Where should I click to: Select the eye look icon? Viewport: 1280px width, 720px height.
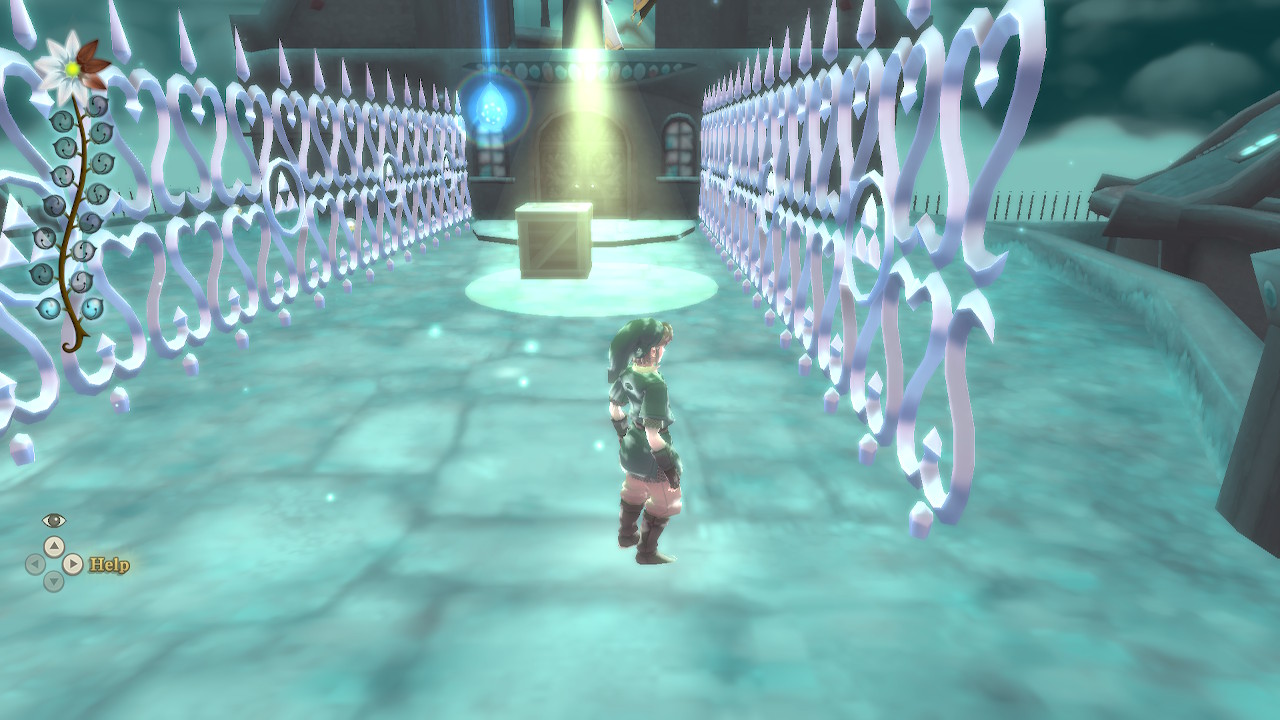(x=54, y=520)
